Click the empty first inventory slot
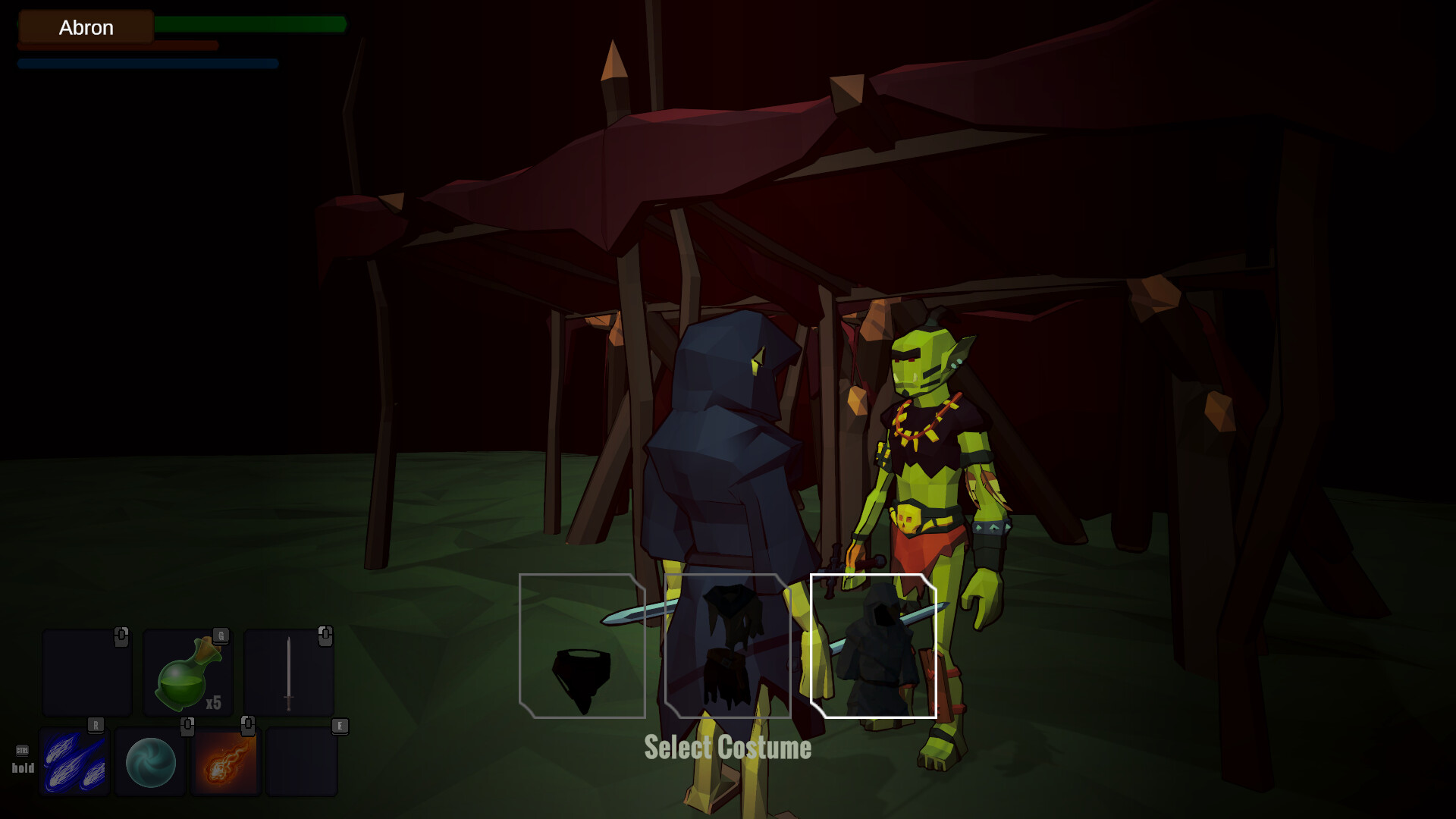This screenshot has height=819, width=1456. coord(86,673)
